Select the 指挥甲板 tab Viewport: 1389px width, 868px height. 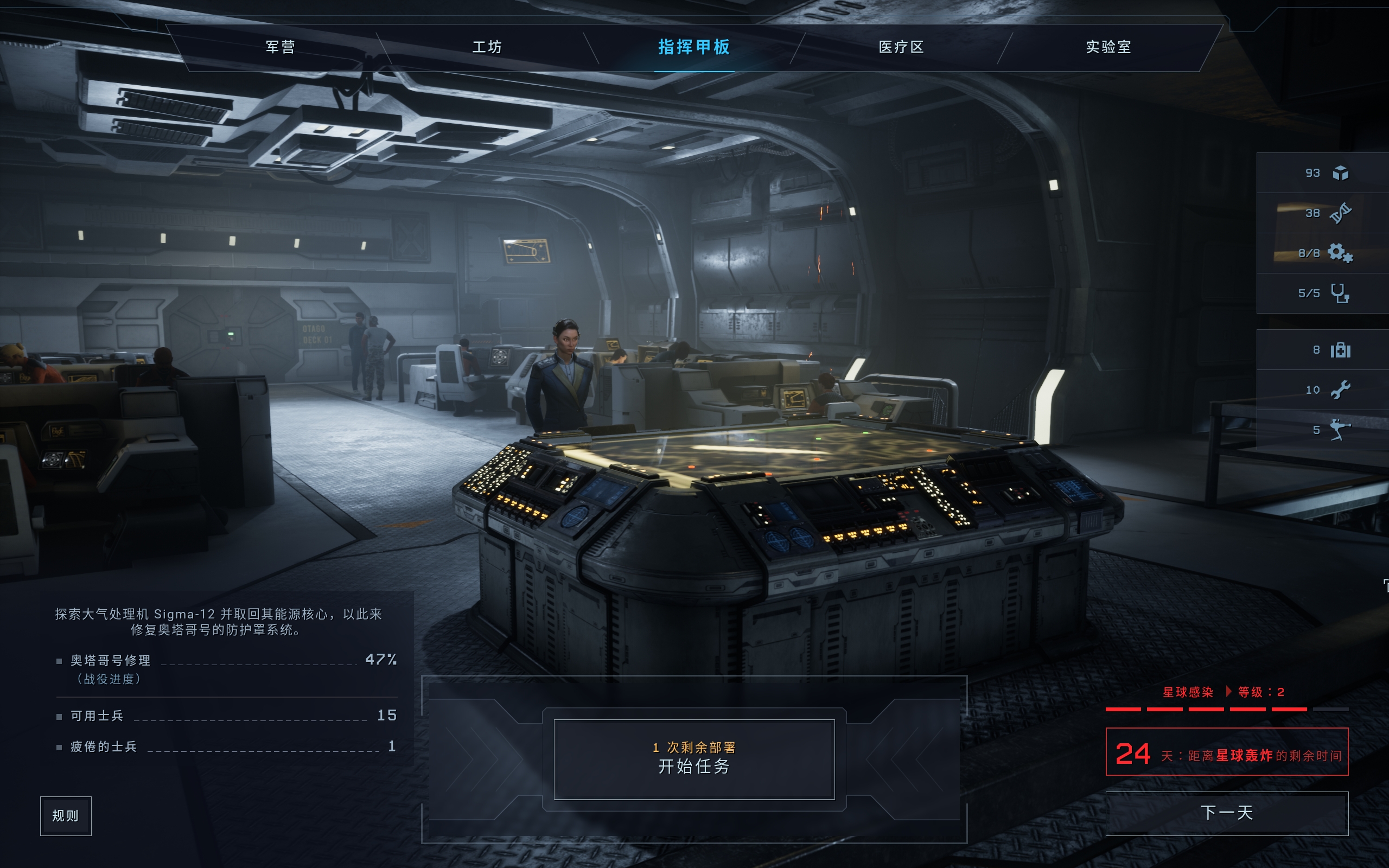tap(694, 47)
